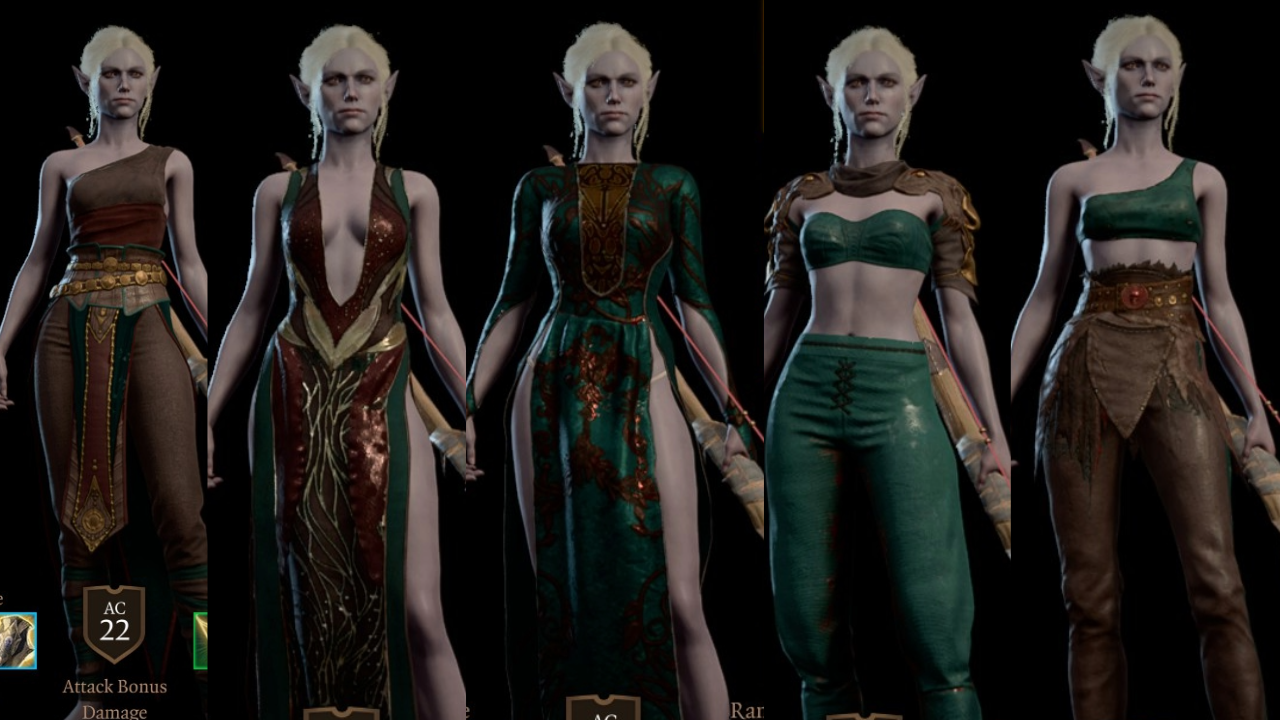Image resolution: width=1280 pixels, height=720 pixels.
Task: Click the Damage stat label
Action: 113,711
